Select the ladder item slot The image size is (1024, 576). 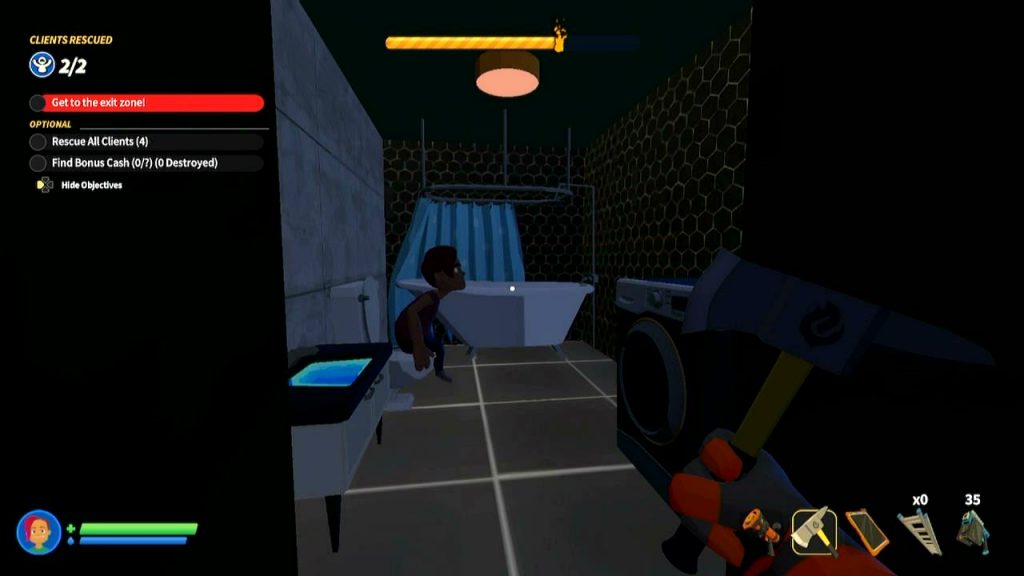click(919, 530)
